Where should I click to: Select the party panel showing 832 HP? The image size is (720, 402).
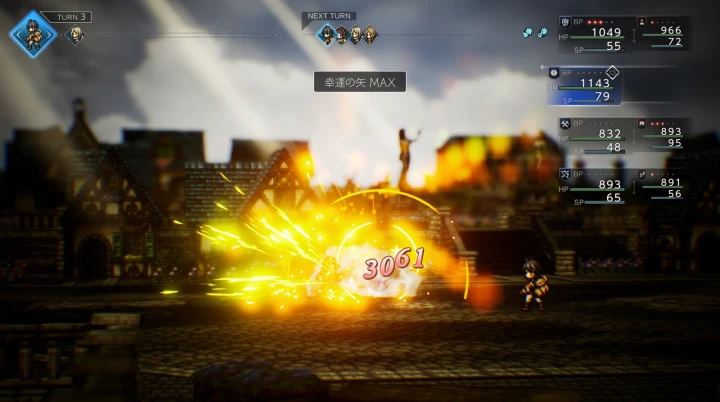[x=596, y=134]
